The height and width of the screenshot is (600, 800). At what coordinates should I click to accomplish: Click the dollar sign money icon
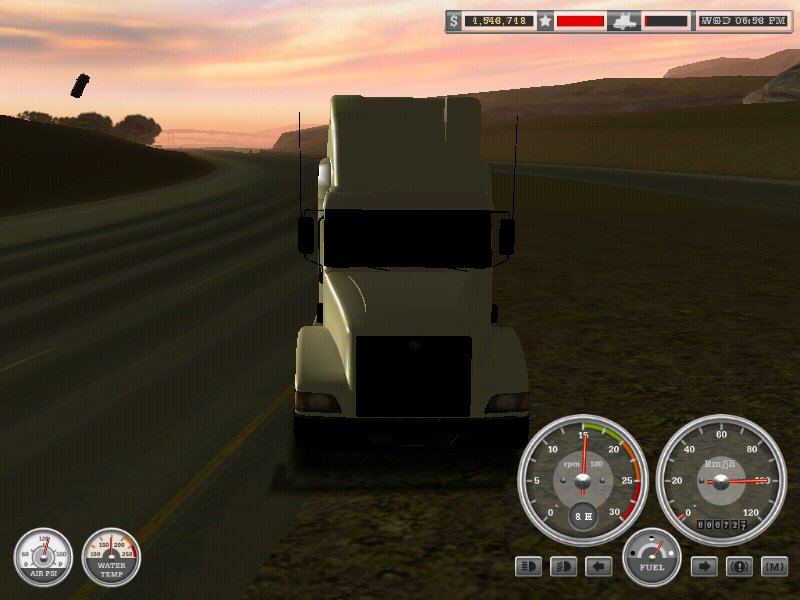click(x=454, y=20)
